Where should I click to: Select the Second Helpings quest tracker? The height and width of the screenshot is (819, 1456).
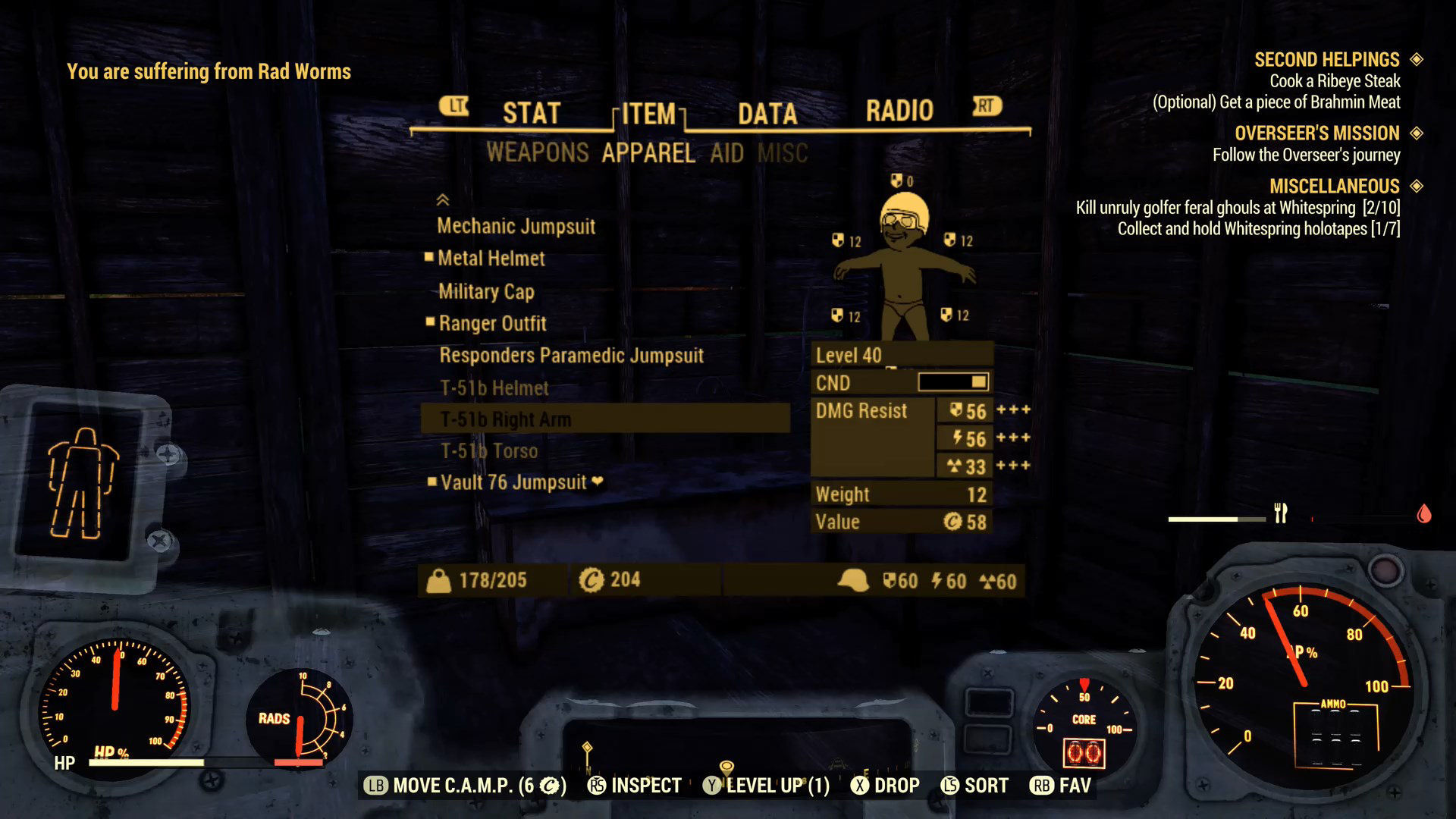[1326, 60]
